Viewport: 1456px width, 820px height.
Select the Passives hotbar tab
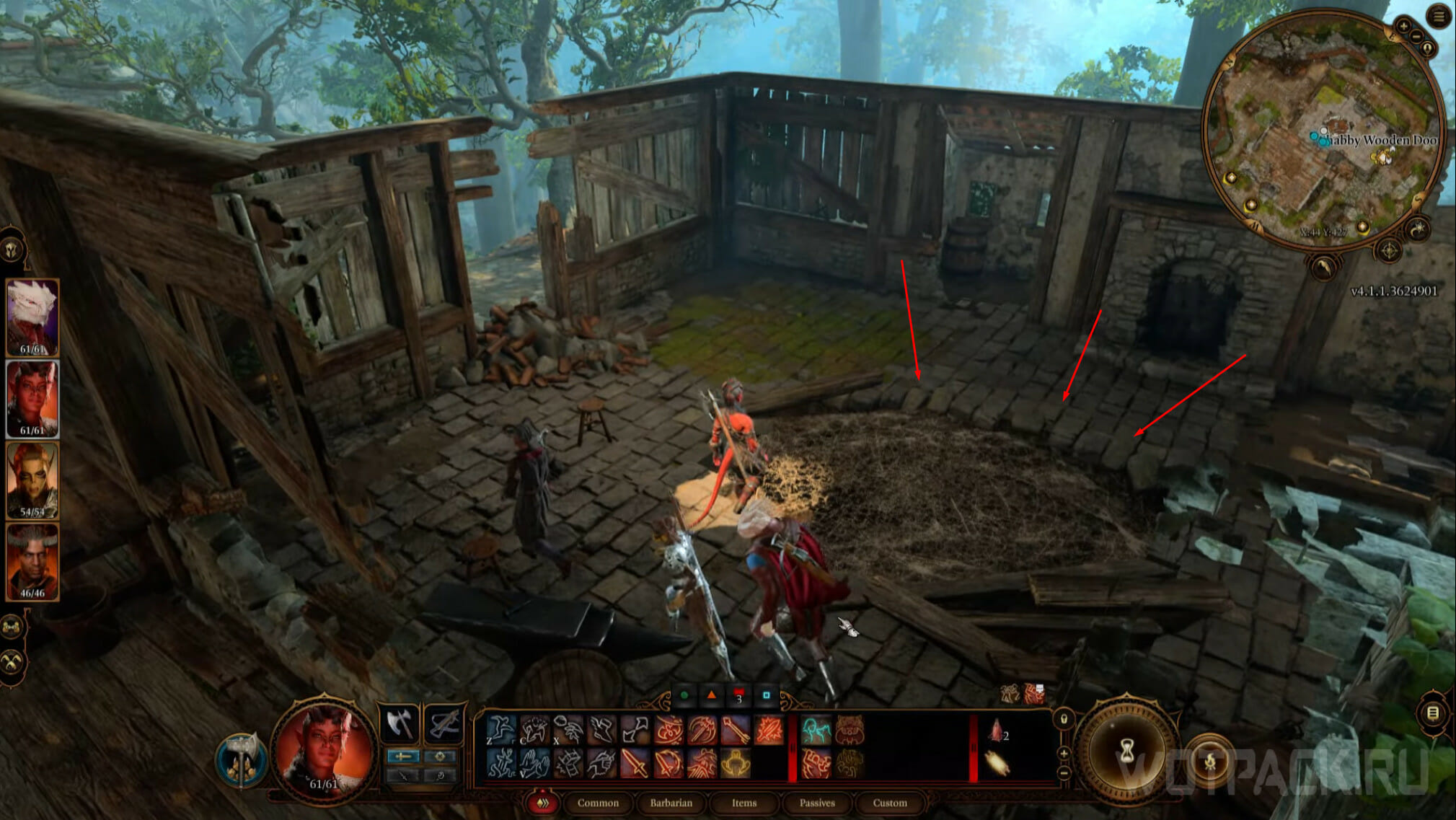[817, 803]
